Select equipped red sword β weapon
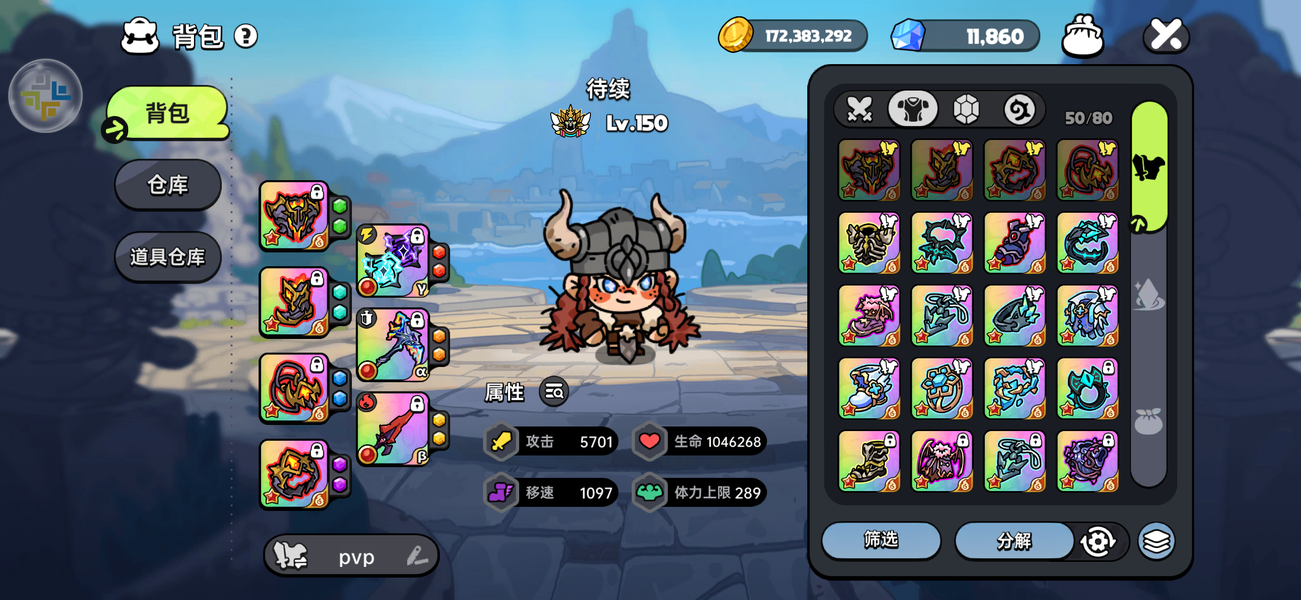Screen dimensions: 1301x600 pos(393,428)
